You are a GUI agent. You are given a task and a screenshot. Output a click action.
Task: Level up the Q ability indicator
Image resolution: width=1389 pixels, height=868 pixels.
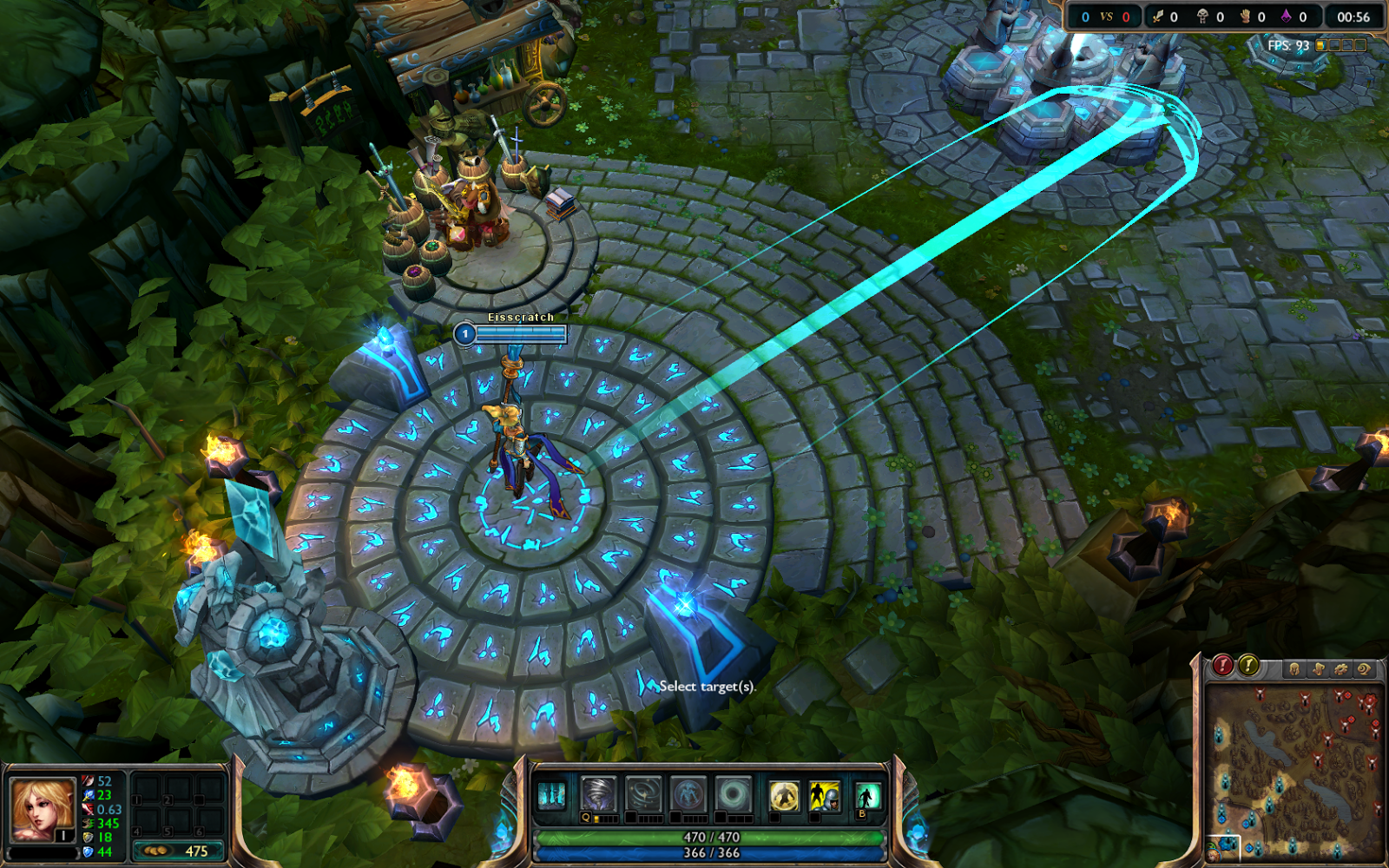click(x=587, y=818)
